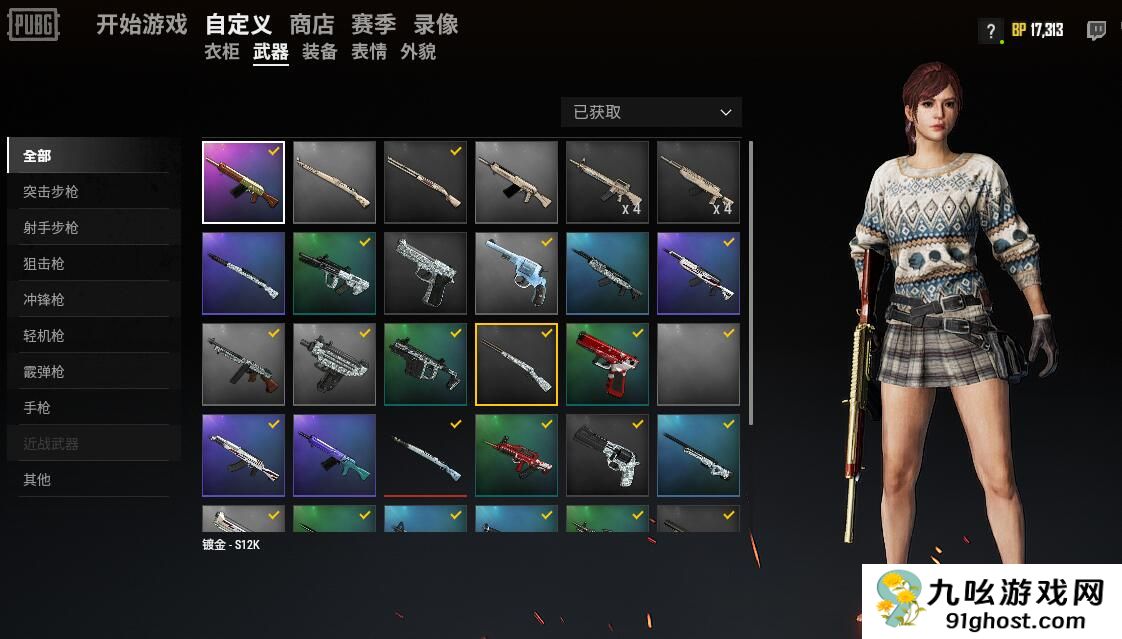Switch to the 衣柜 wardrobe tab
Screen dimensions: 1122x639
221,52
